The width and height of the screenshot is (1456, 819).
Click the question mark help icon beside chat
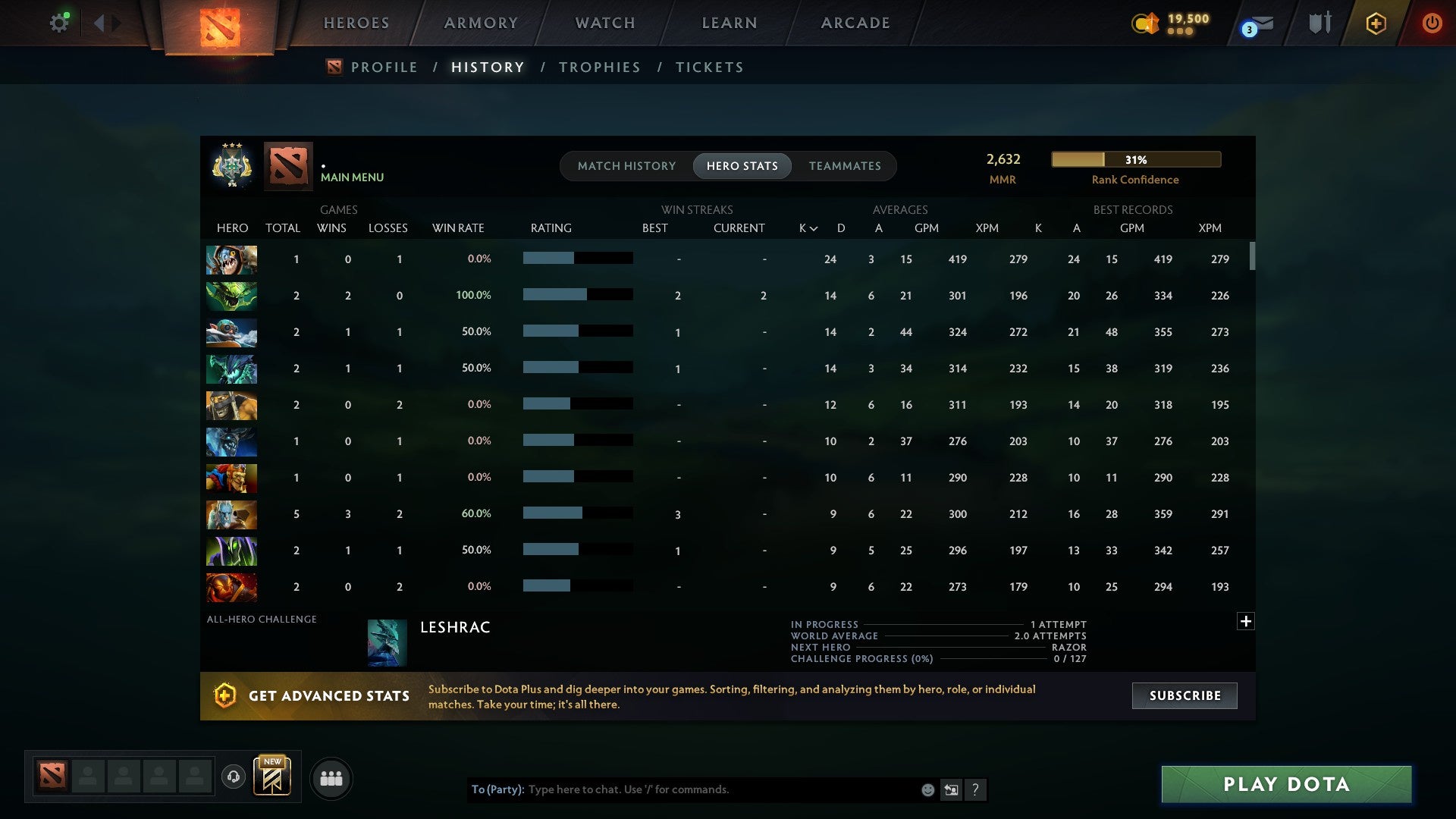point(976,790)
